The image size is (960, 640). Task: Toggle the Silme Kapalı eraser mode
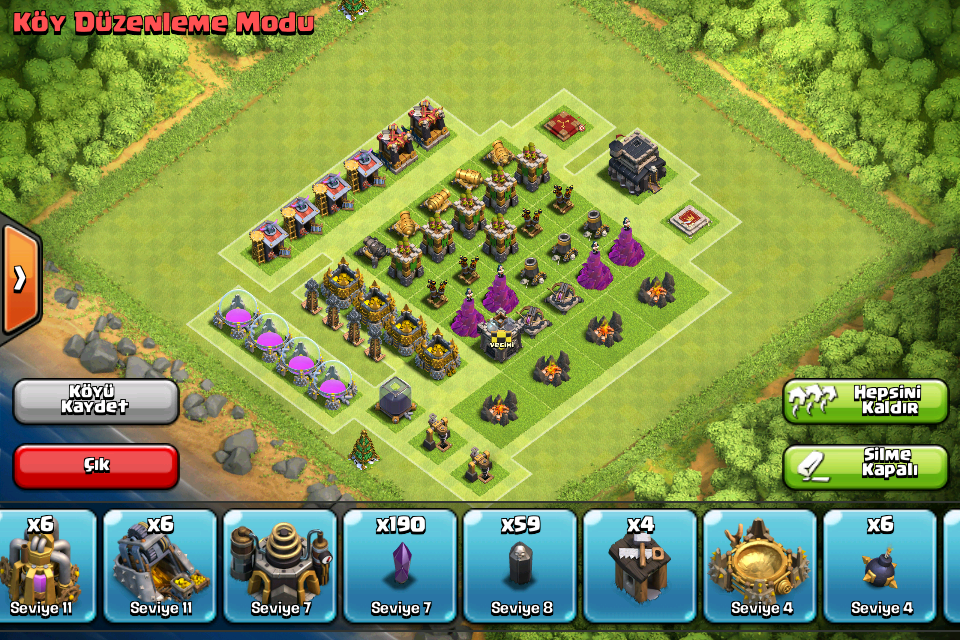point(865,466)
